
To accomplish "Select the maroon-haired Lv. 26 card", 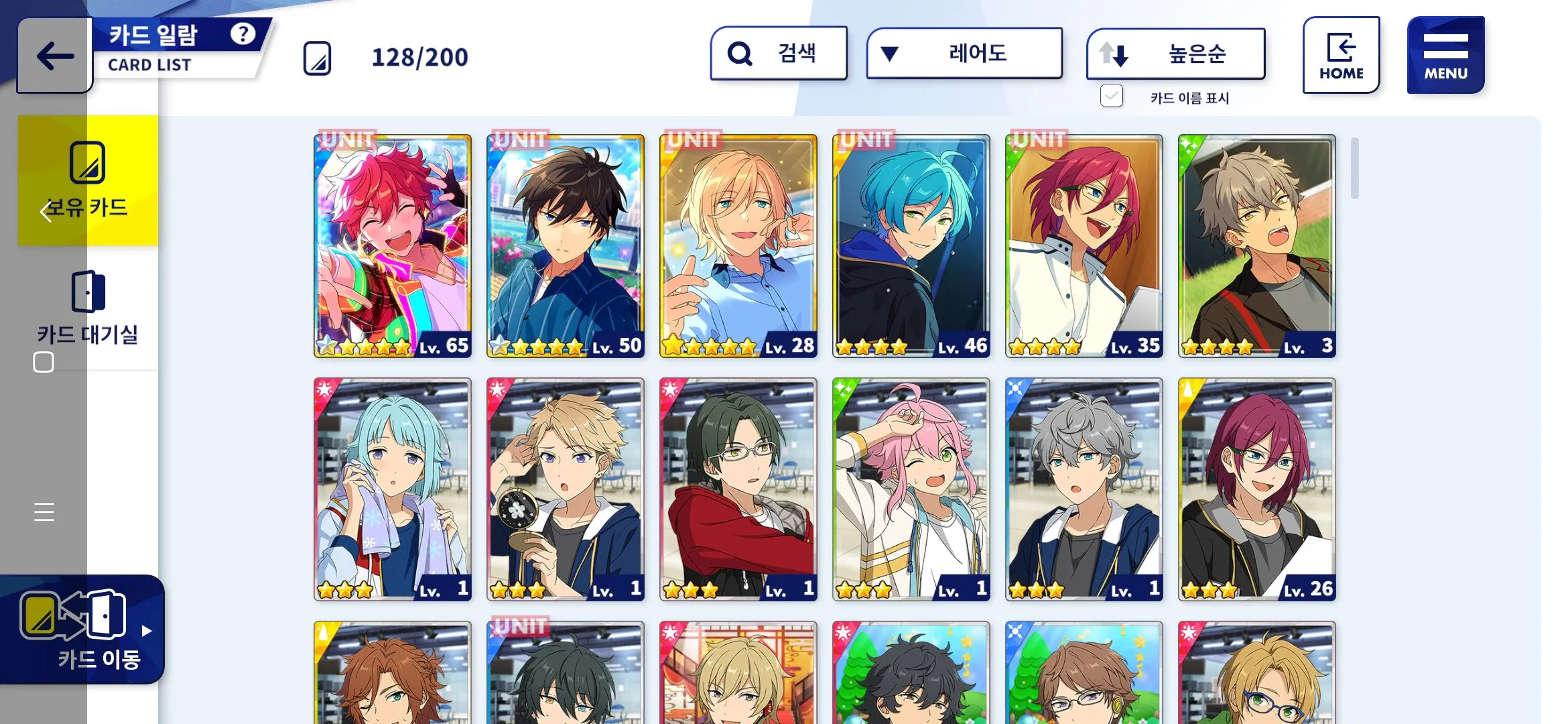I will pos(1257,489).
